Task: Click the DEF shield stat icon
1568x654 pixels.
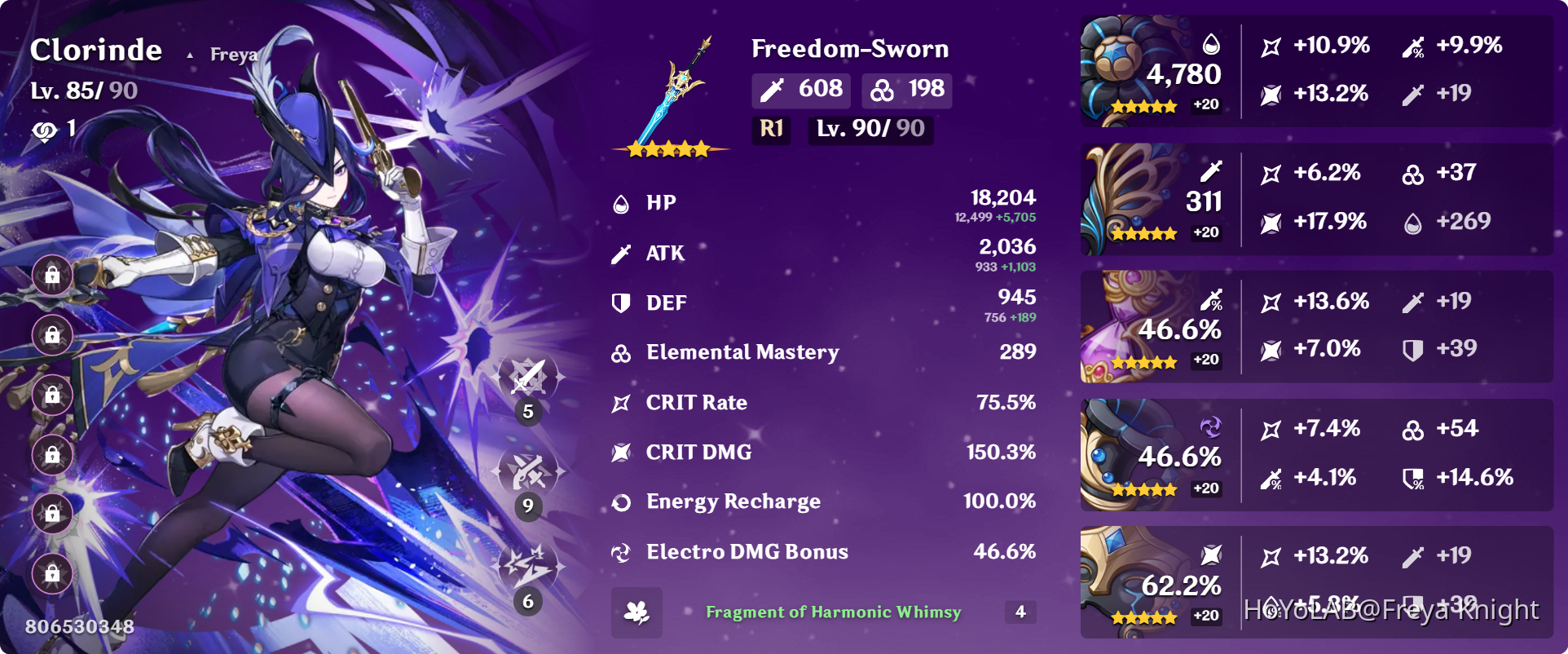Action: [x=620, y=303]
